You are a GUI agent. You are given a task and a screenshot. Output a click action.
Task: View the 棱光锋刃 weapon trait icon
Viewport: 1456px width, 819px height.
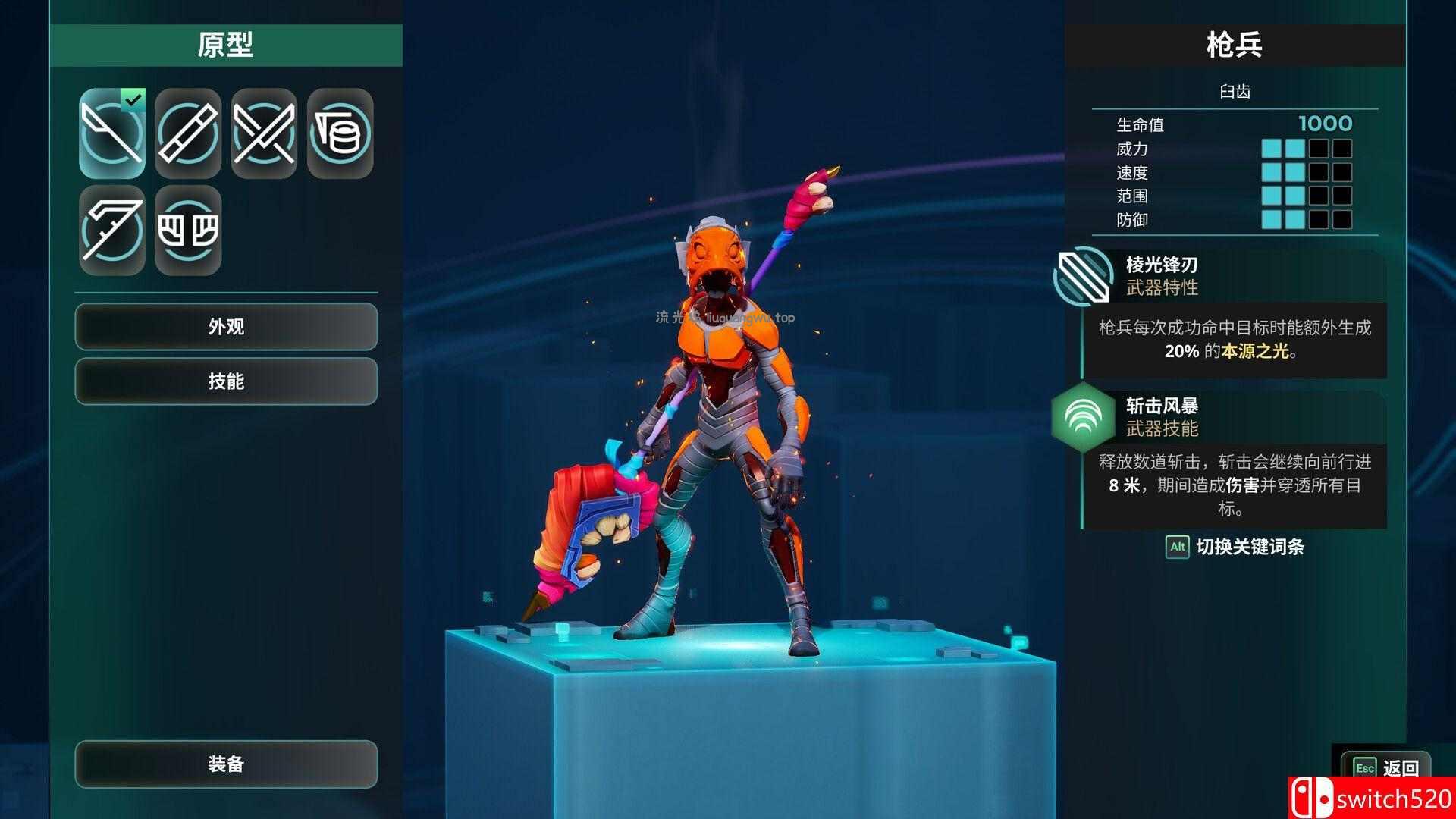point(1083,276)
